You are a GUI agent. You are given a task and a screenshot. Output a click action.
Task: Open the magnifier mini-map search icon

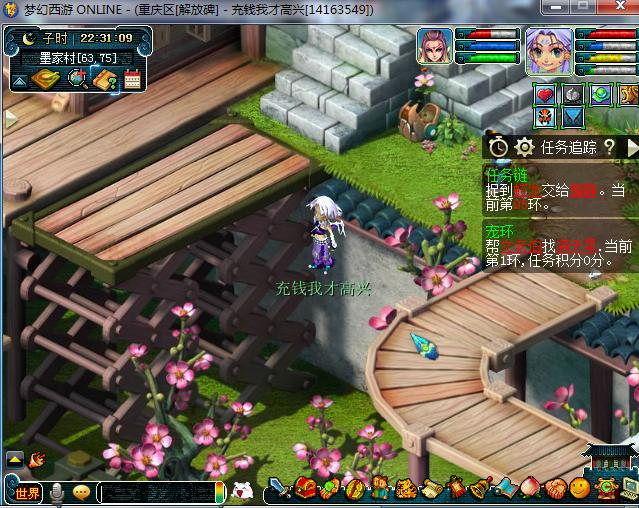(75, 79)
